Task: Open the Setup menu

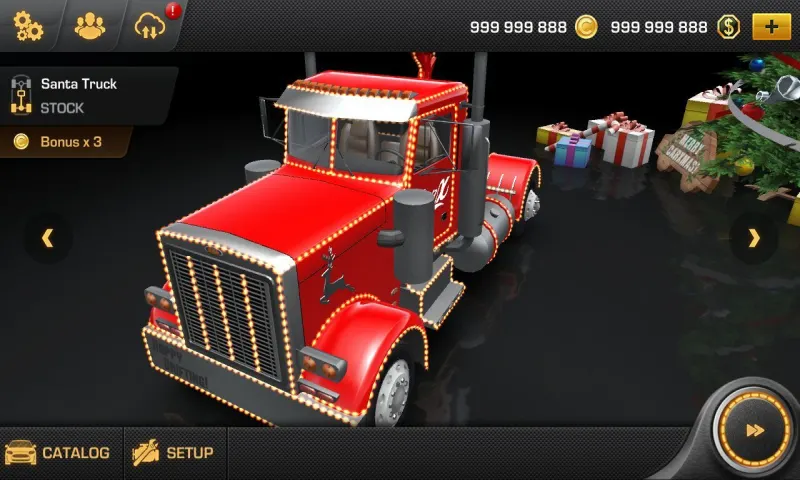Action: pyautogui.click(x=174, y=454)
